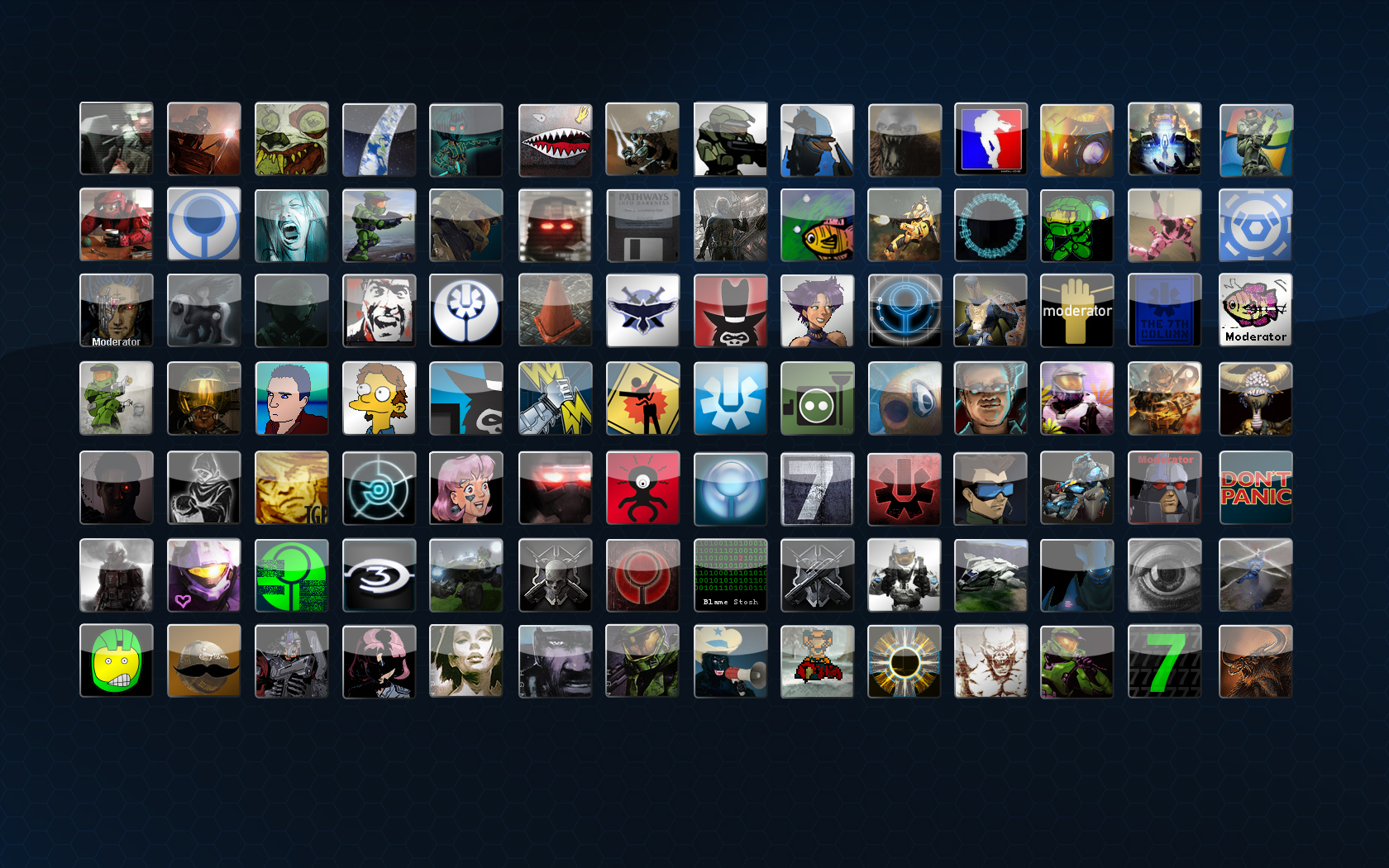Pick the 'Blame Stosh' binary code avatar

tap(730, 575)
